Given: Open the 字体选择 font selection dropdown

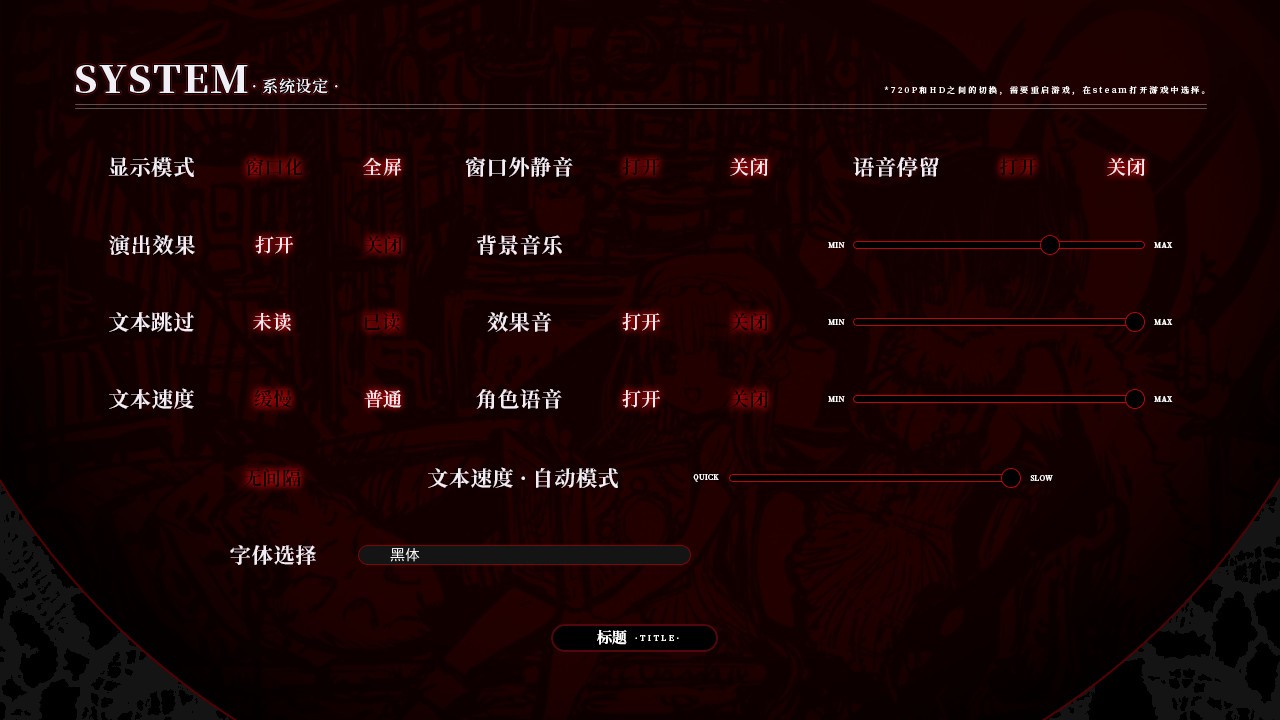Looking at the screenshot, I should coord(524,555).
